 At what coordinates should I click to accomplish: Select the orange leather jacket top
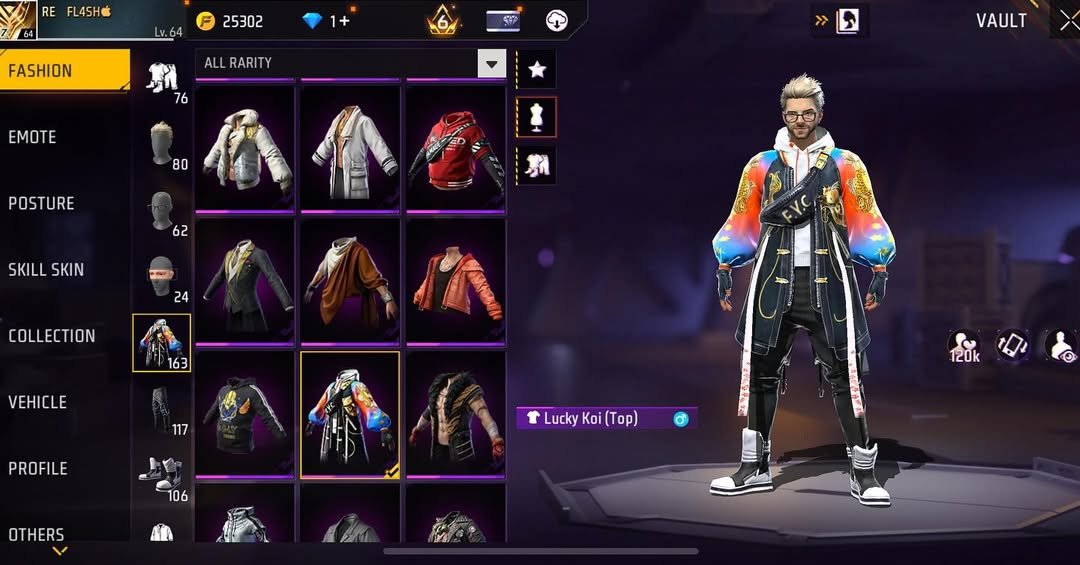[455, 281]
